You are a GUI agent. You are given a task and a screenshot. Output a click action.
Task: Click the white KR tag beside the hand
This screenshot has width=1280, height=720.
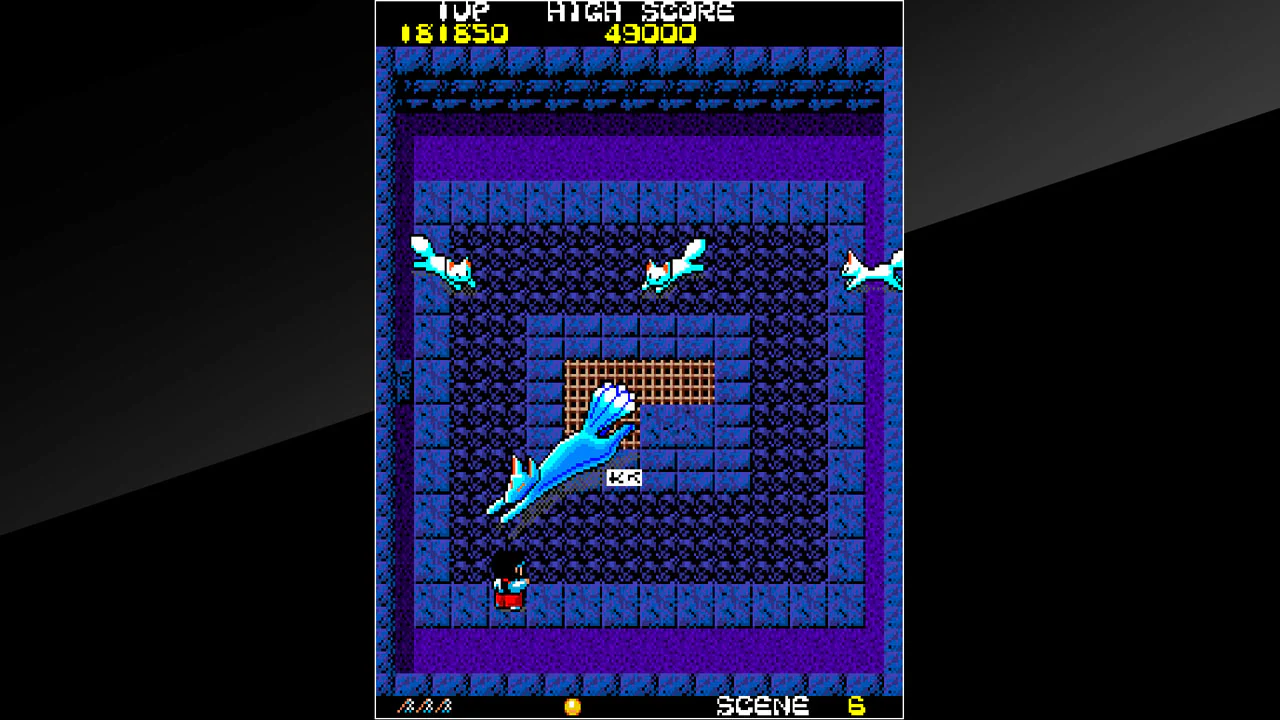pos(625,476)
